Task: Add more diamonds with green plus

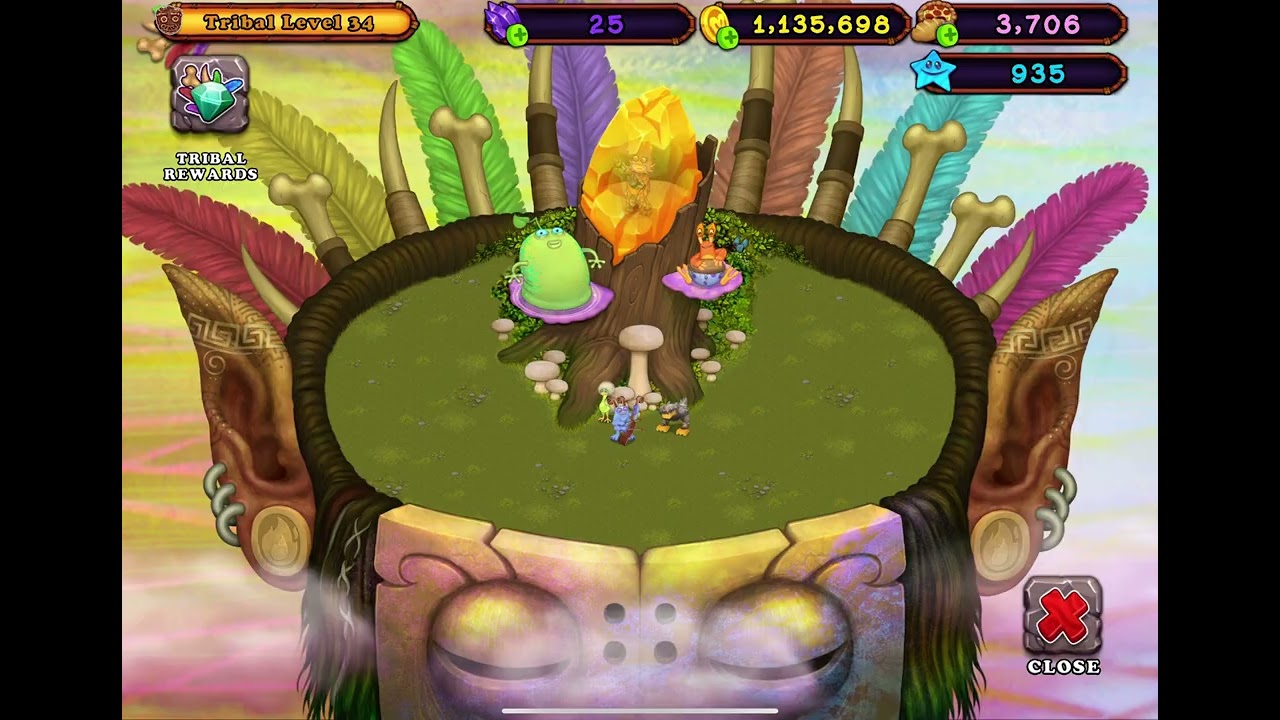Action: [517, 37]
